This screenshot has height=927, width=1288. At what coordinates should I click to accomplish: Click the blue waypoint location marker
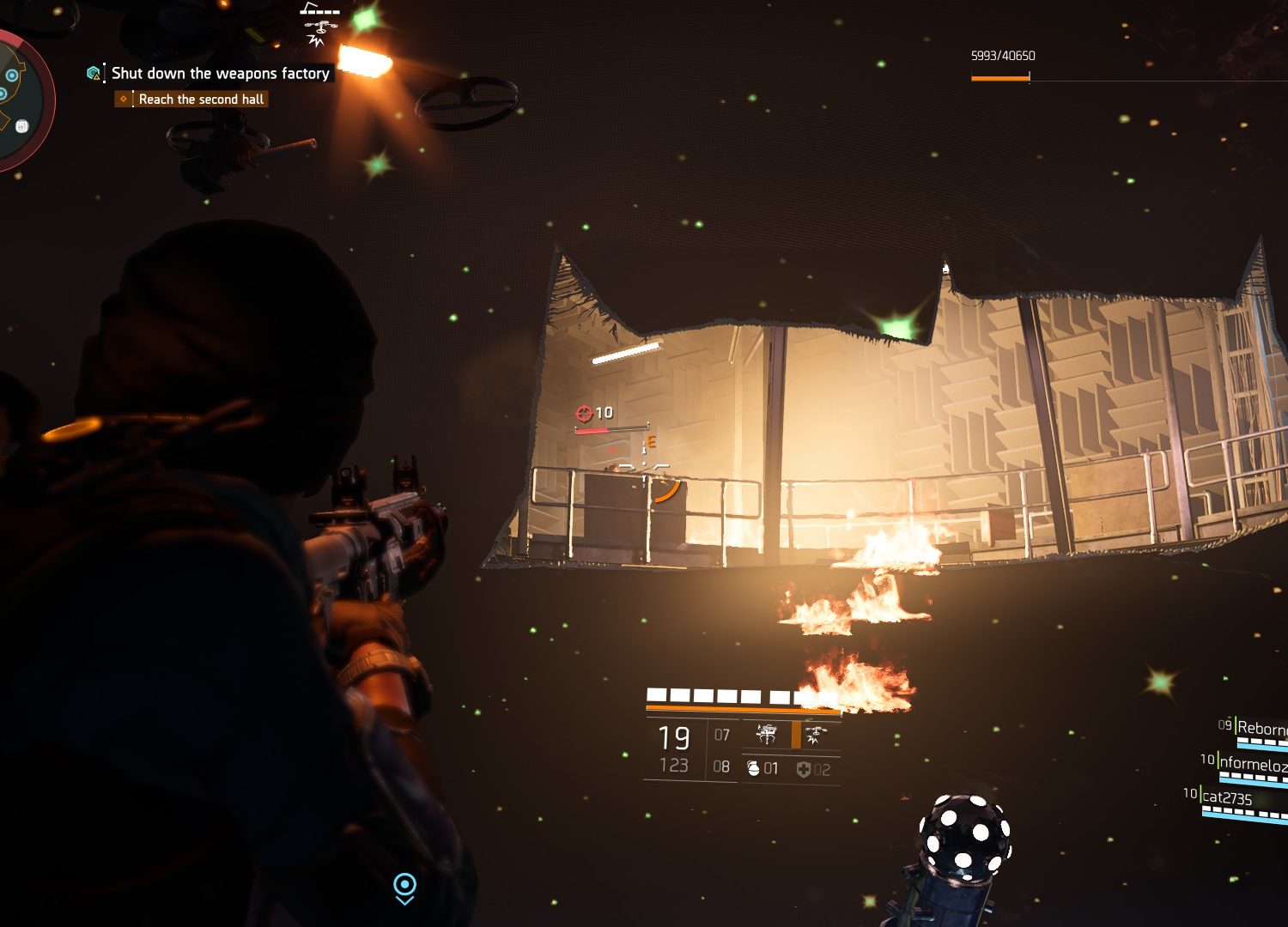404,887
